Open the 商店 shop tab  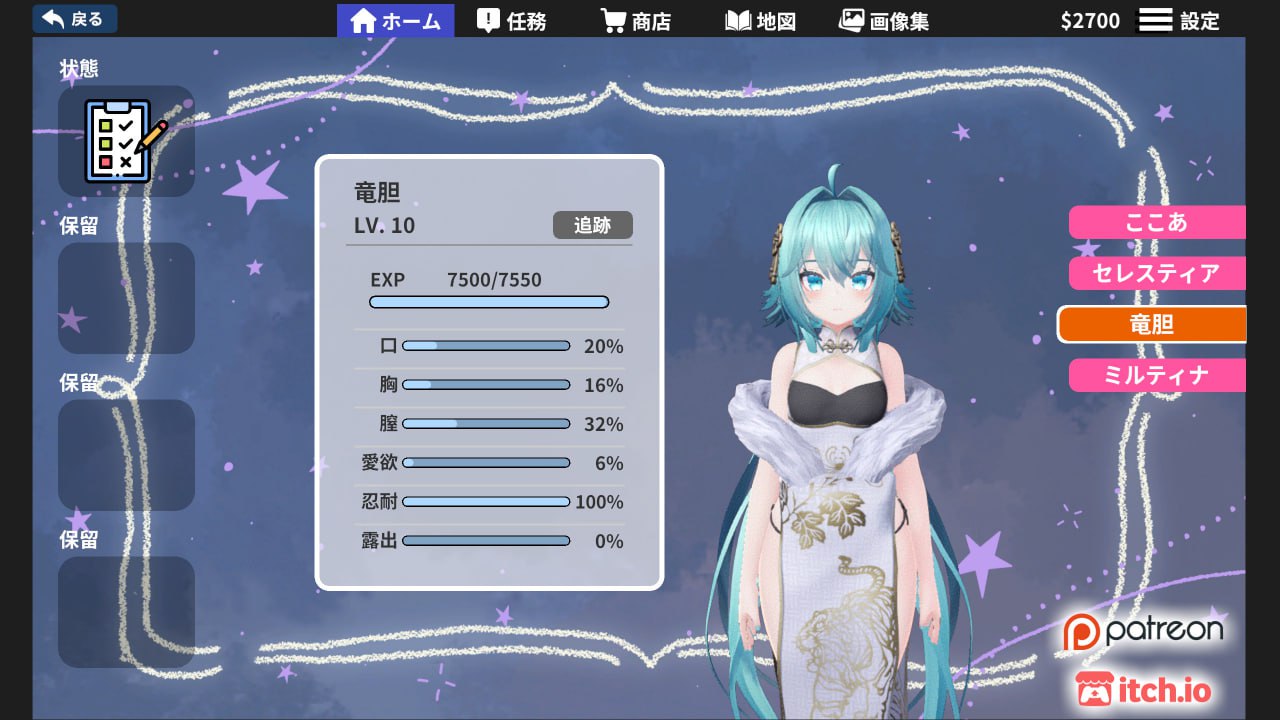636,21
